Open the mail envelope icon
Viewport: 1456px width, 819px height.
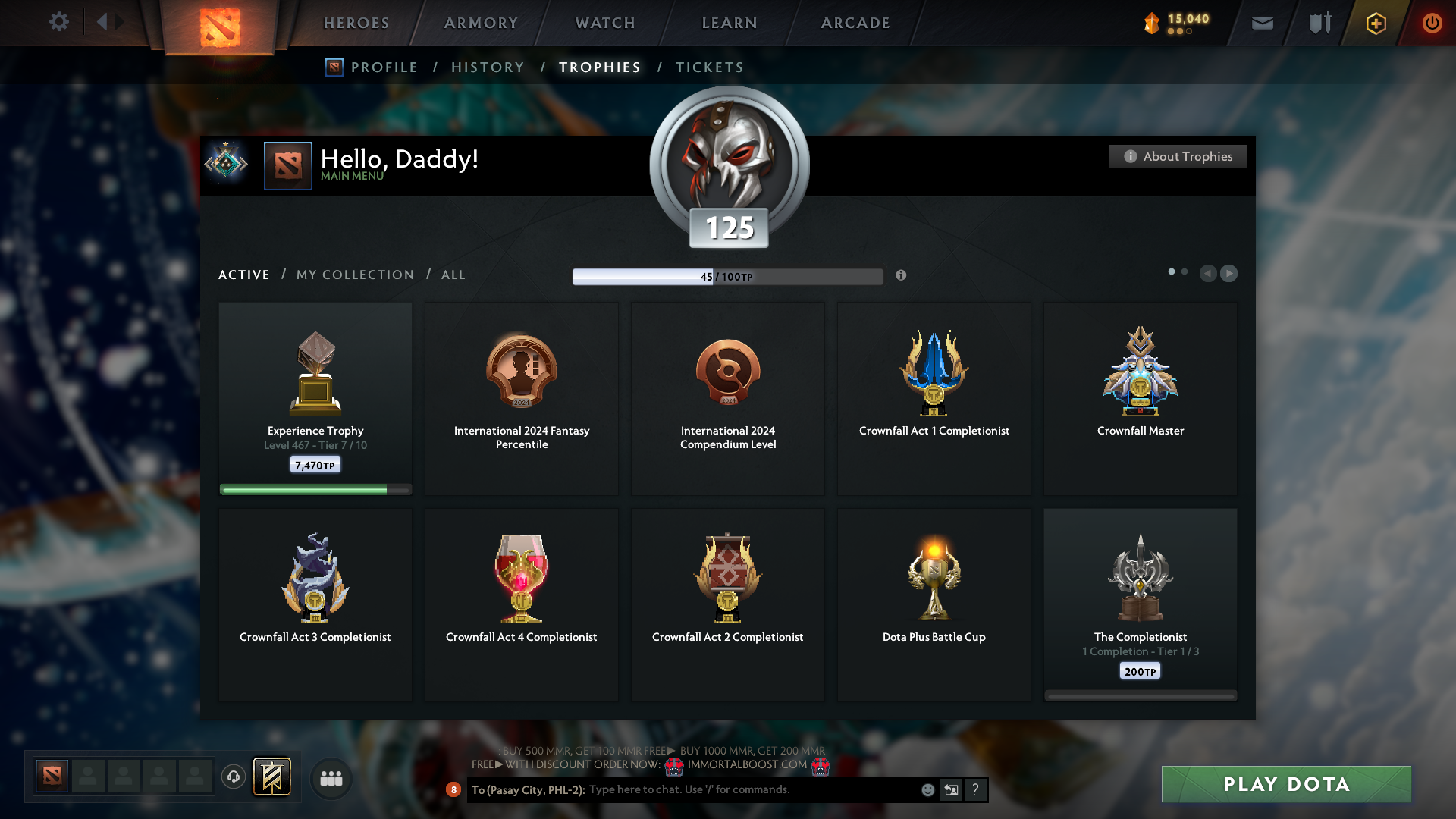(1262, 23)
